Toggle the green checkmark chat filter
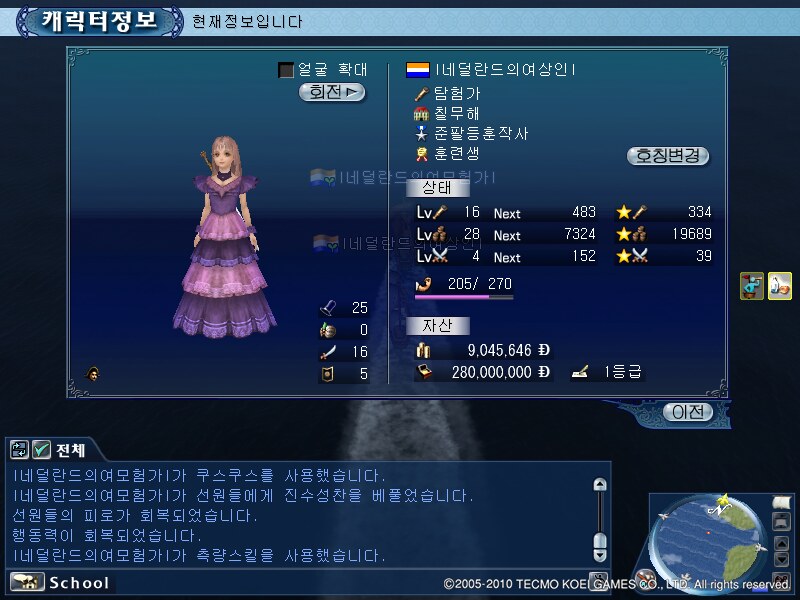 (x=41, y=450)
